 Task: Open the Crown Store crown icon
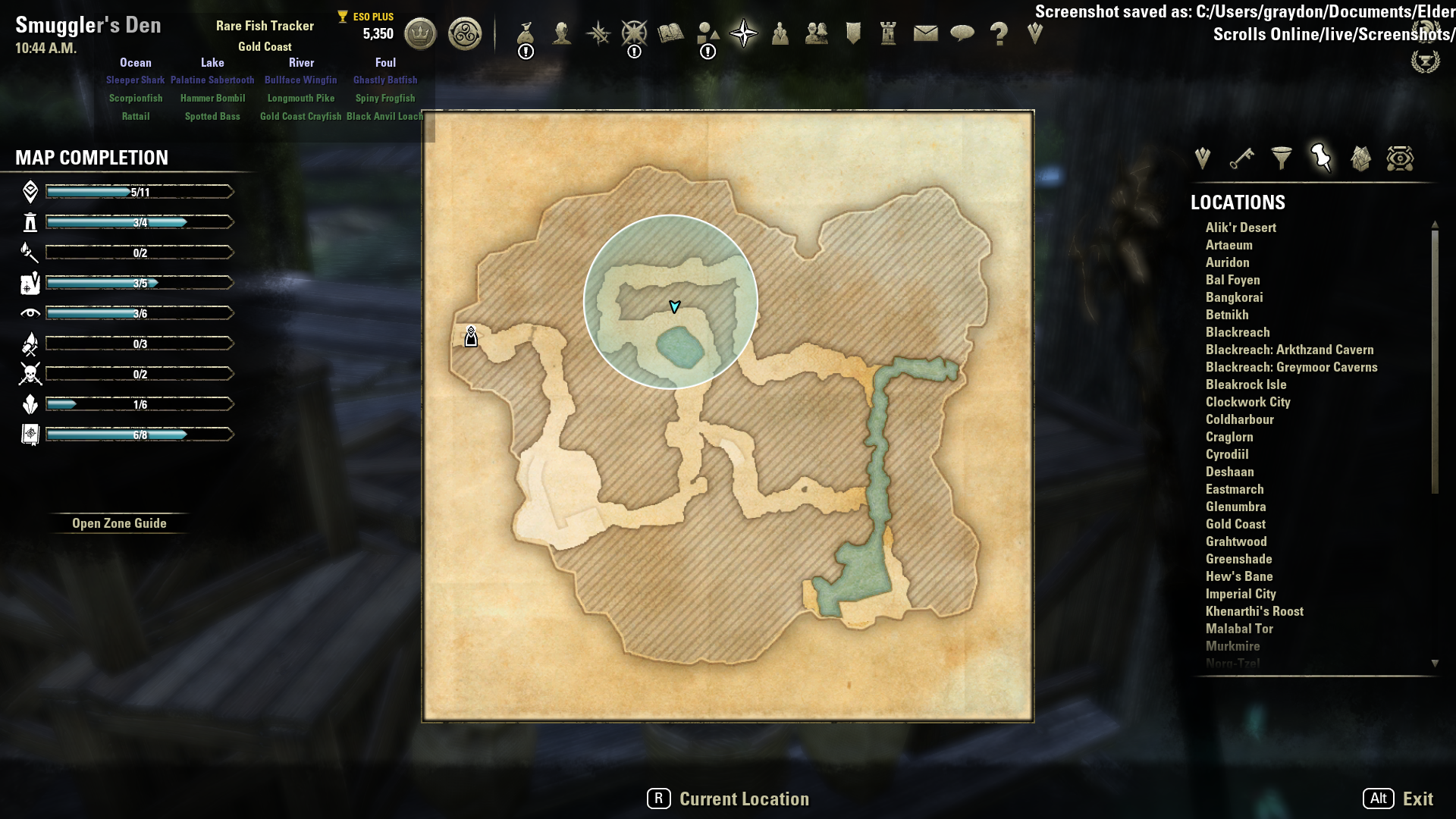pyautogui.click(x=420, y=34)
